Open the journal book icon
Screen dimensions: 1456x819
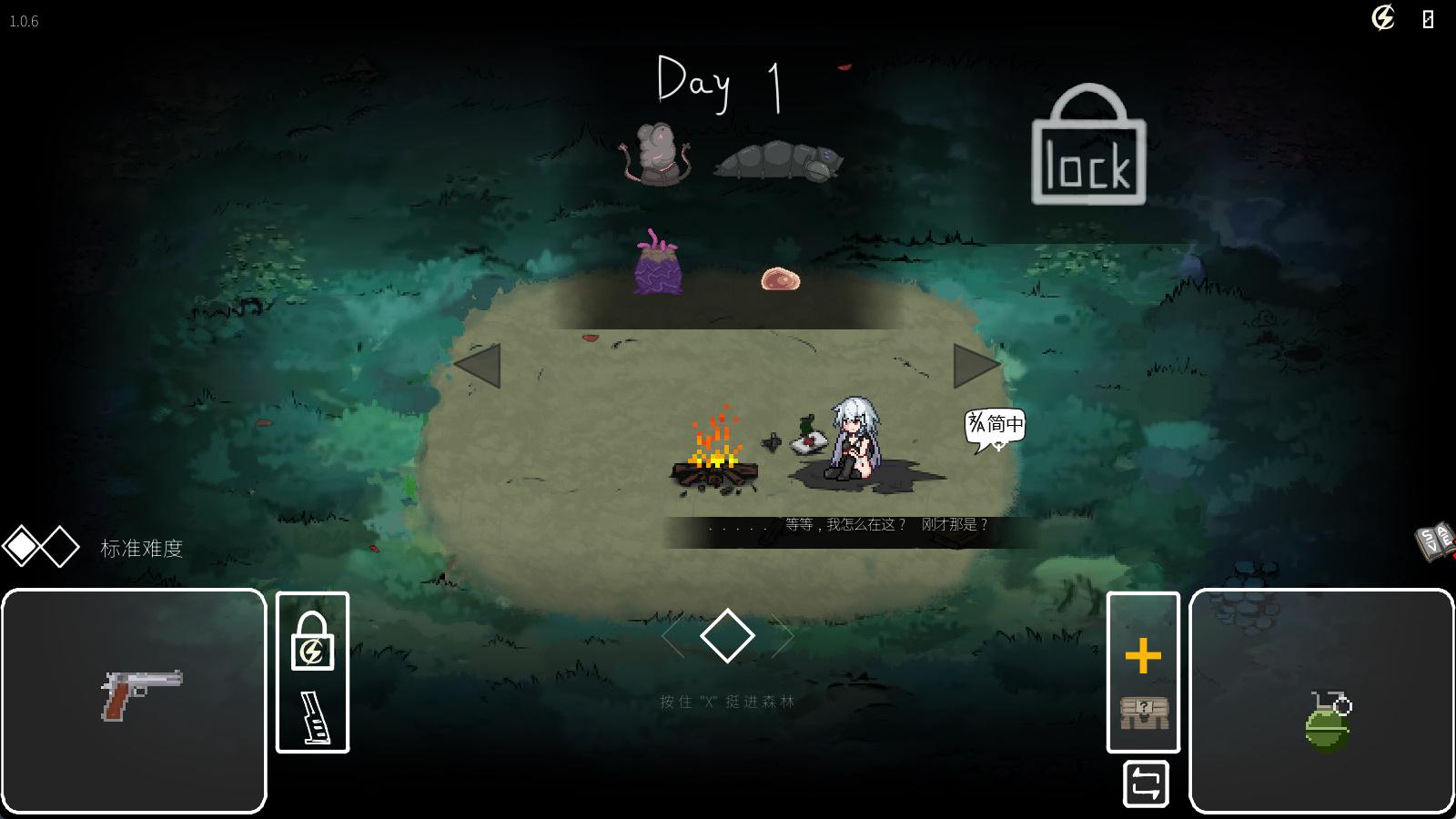pyautogui.click(x=1435, y=542)
